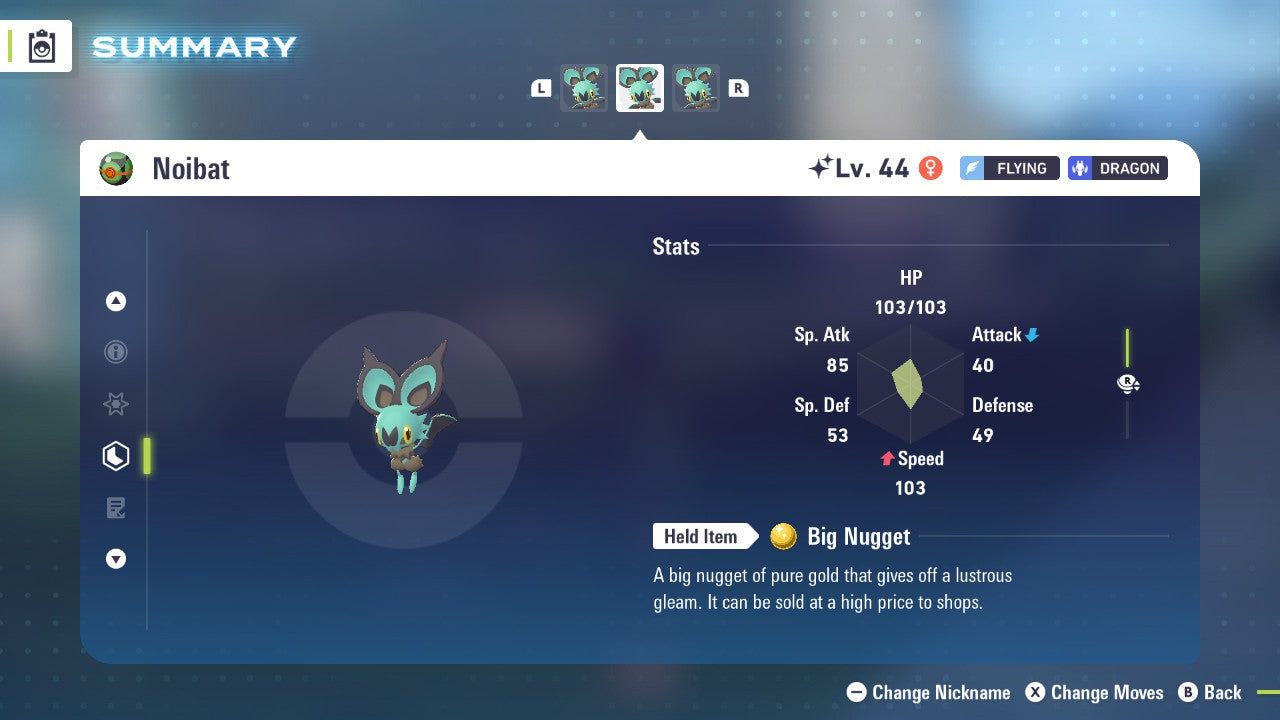This screenshot has width=1280, height=720.
Task: Select the FLYING type badge
Action: (x=1009, y=168)
